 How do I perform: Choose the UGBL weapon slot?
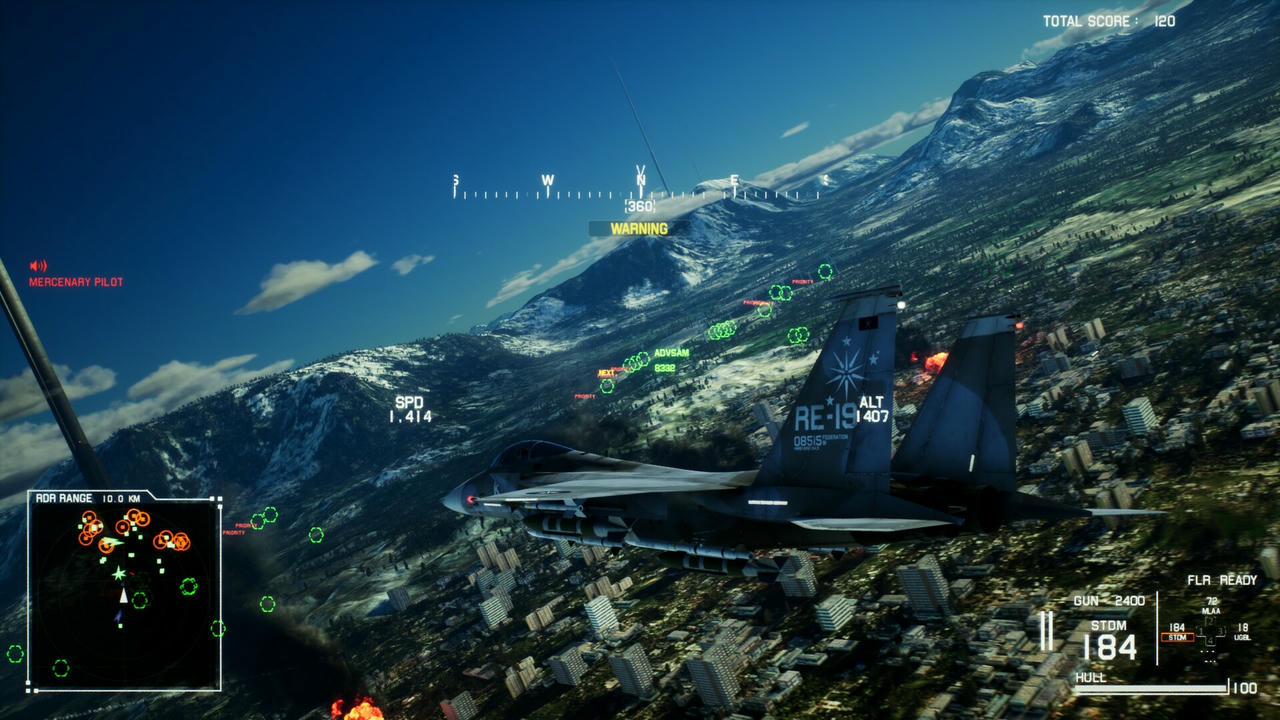[x=1243, y=637]
